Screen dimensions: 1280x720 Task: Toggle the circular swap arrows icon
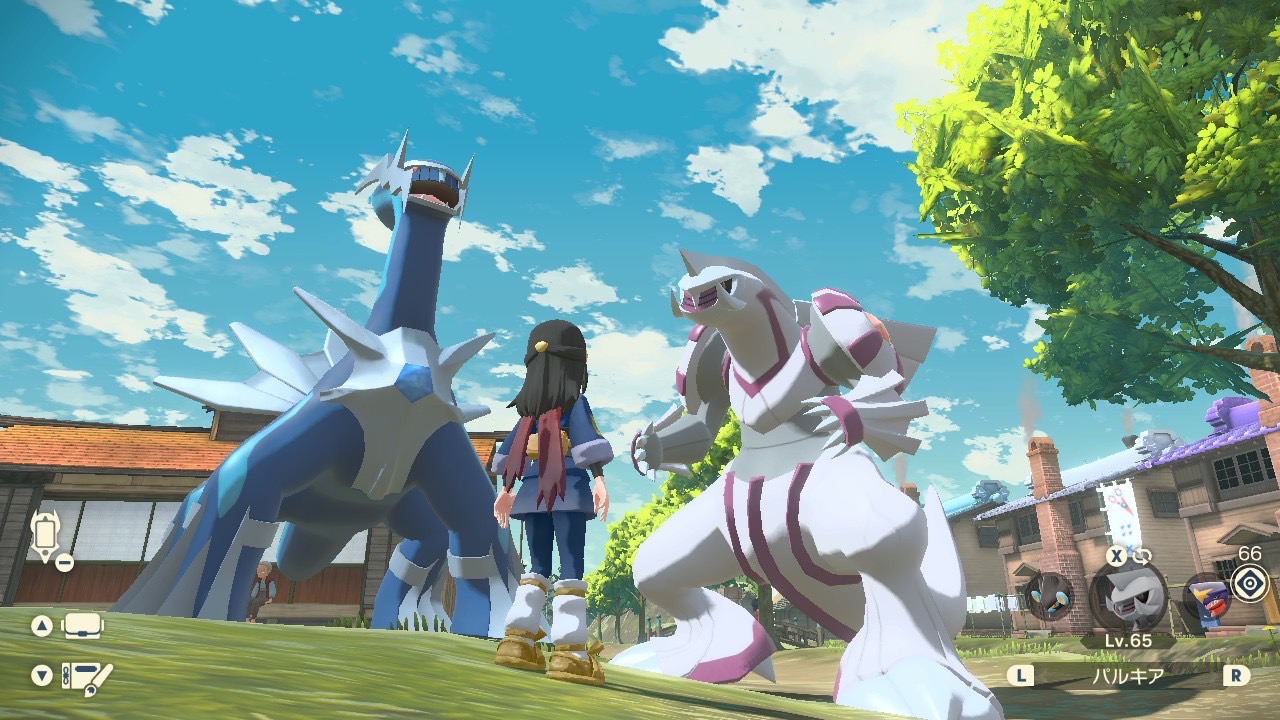(1142, 556)
